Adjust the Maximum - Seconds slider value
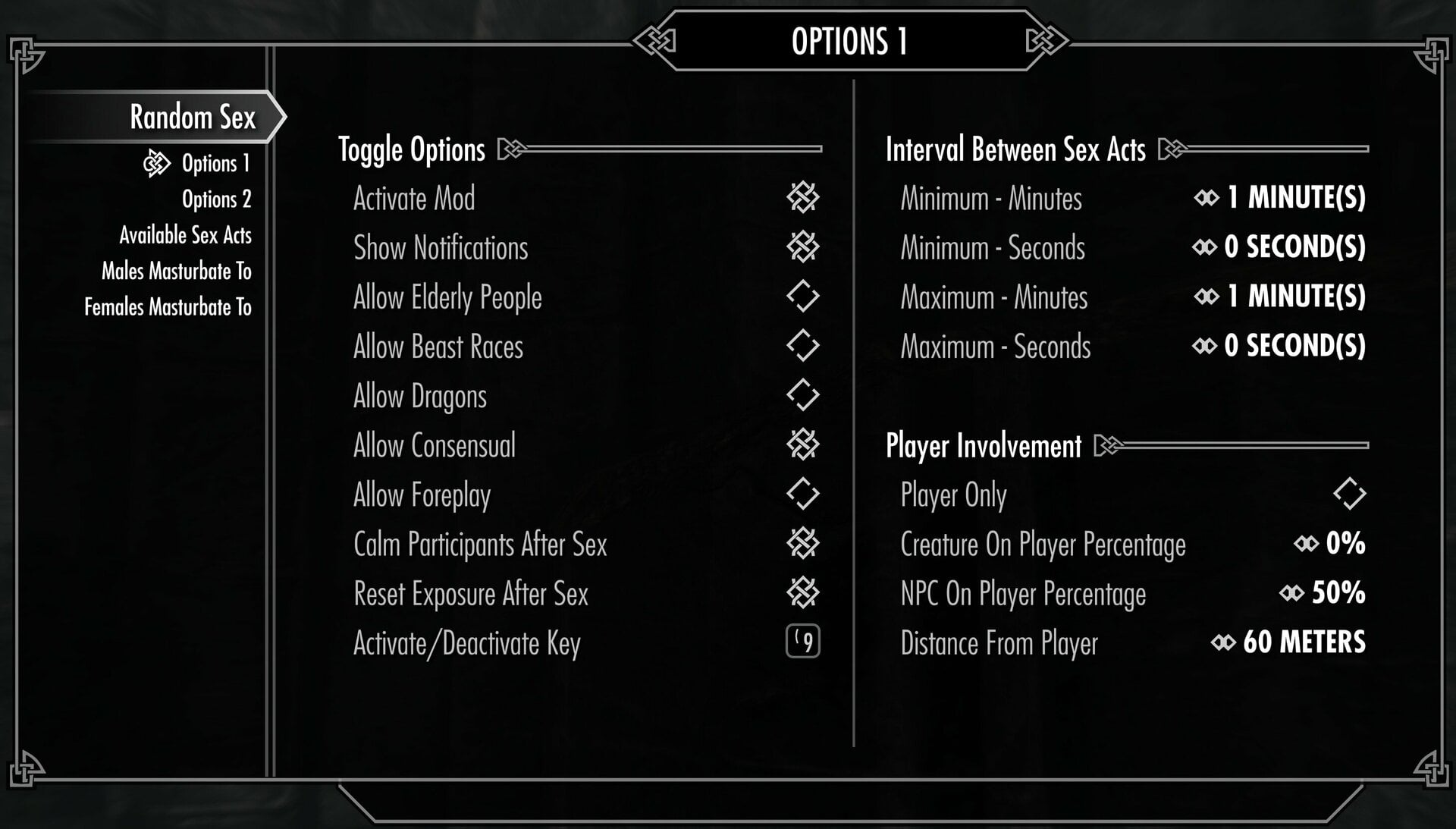Screen dimensions: 1456x829 tap(1293, 346)
